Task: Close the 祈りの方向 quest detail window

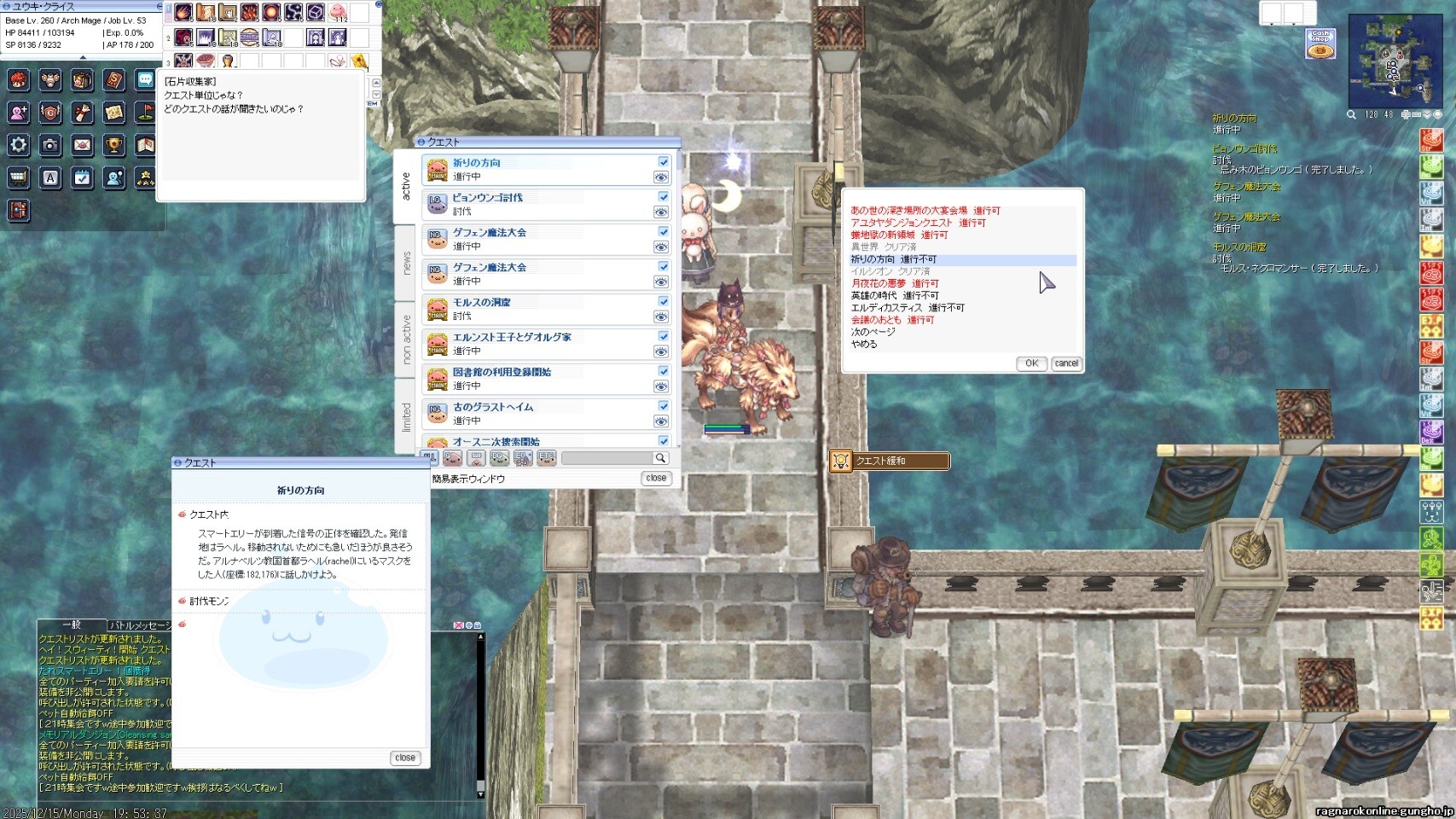Action: pyautogui.click(x=405, y=758)
